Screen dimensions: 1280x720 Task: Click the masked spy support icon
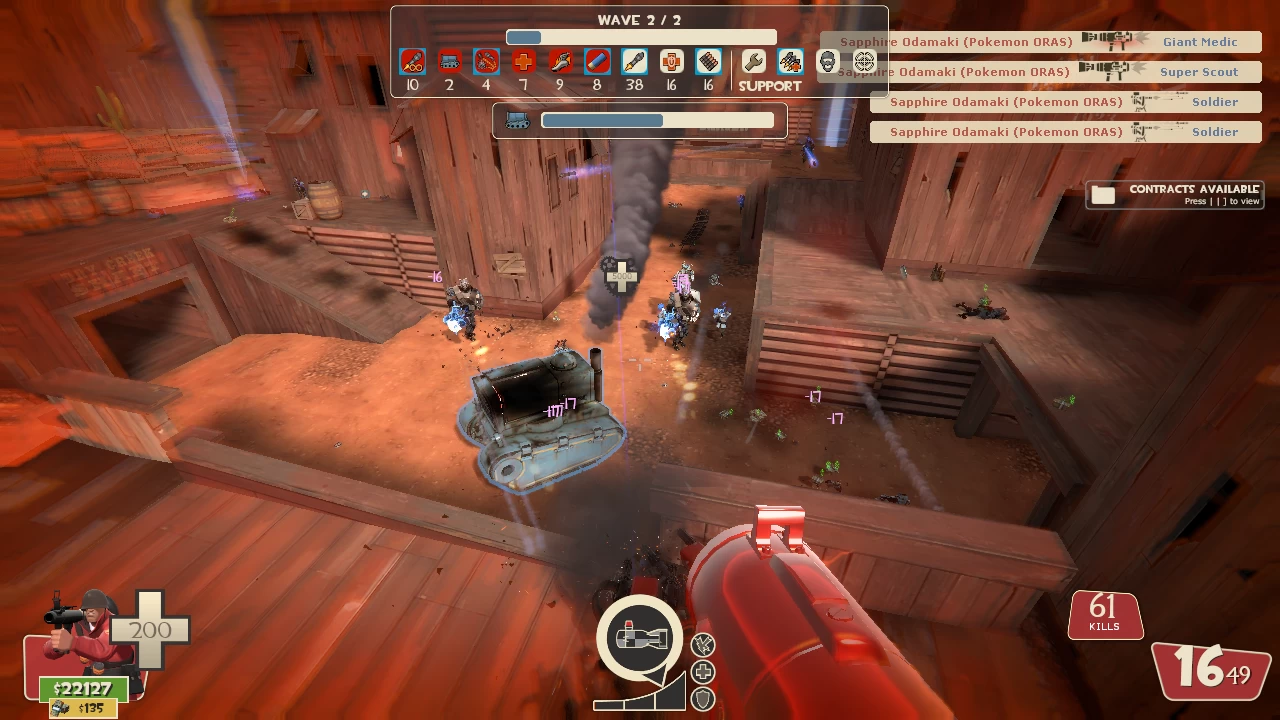pyautogui.click(x=828, y=62)
